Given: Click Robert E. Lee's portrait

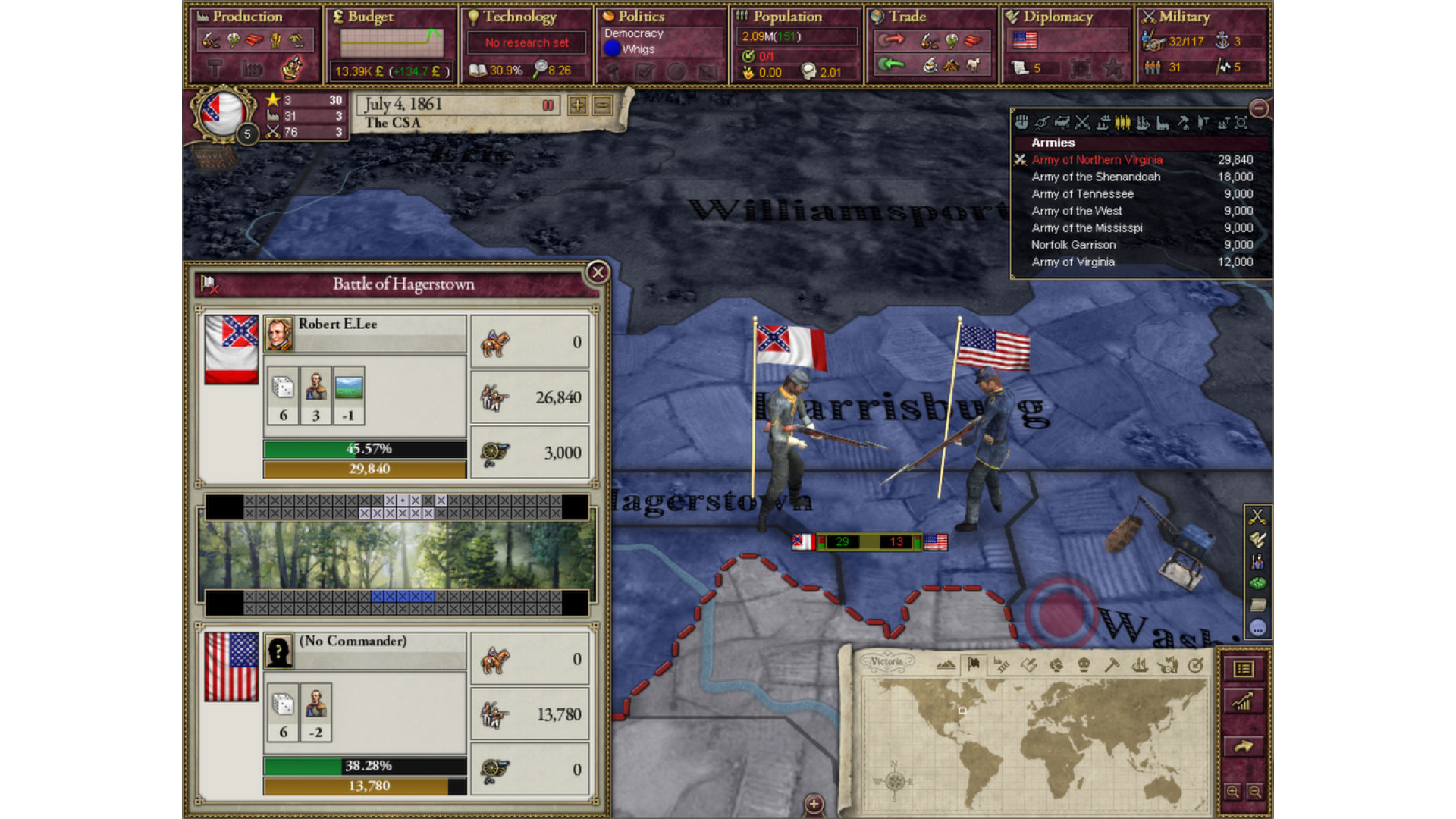Looking at the screenshot, I should coord(279,334).
